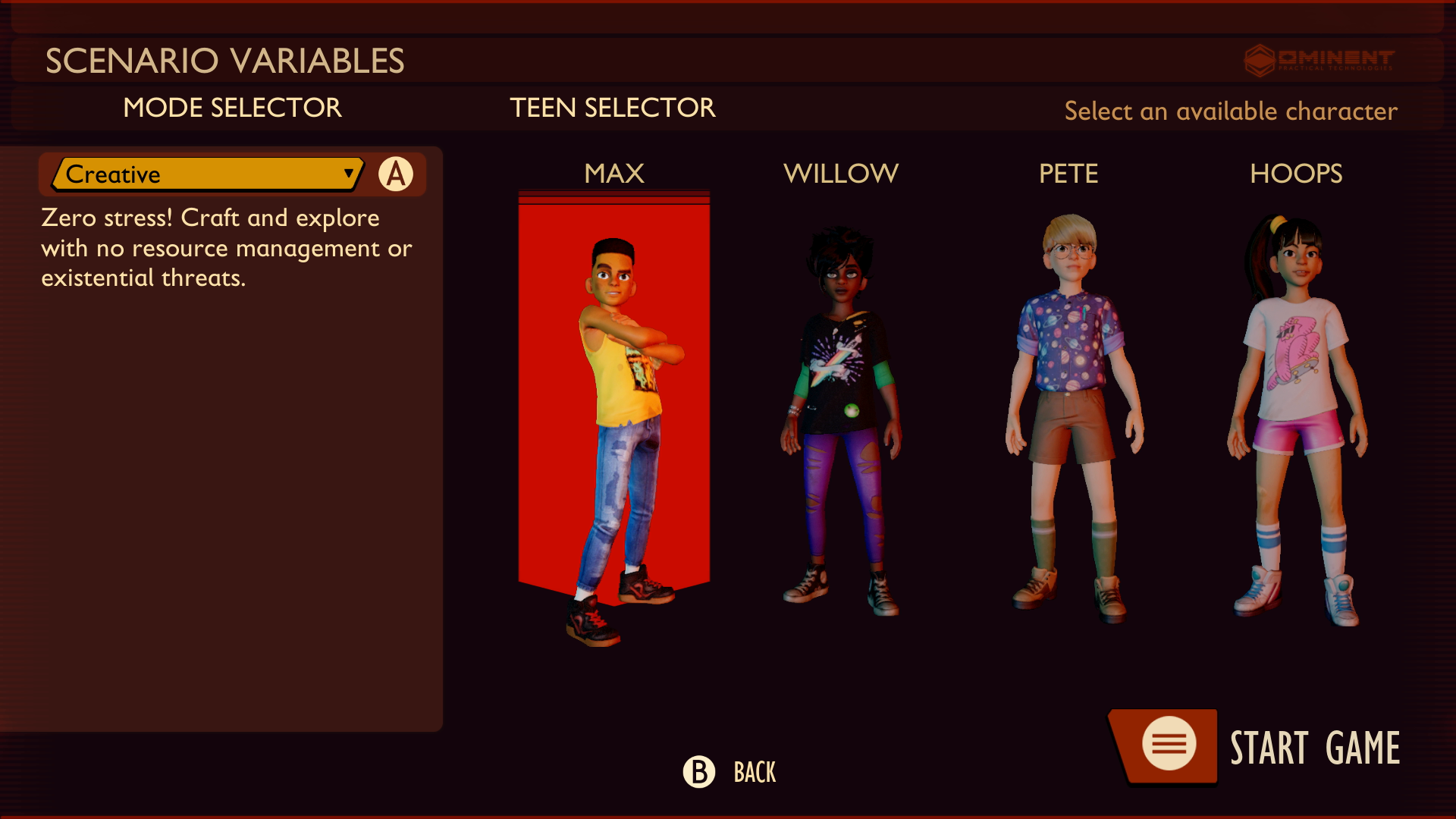Click the B button icon next to Back
This screenshot has width=1456, height=819.
698,773
